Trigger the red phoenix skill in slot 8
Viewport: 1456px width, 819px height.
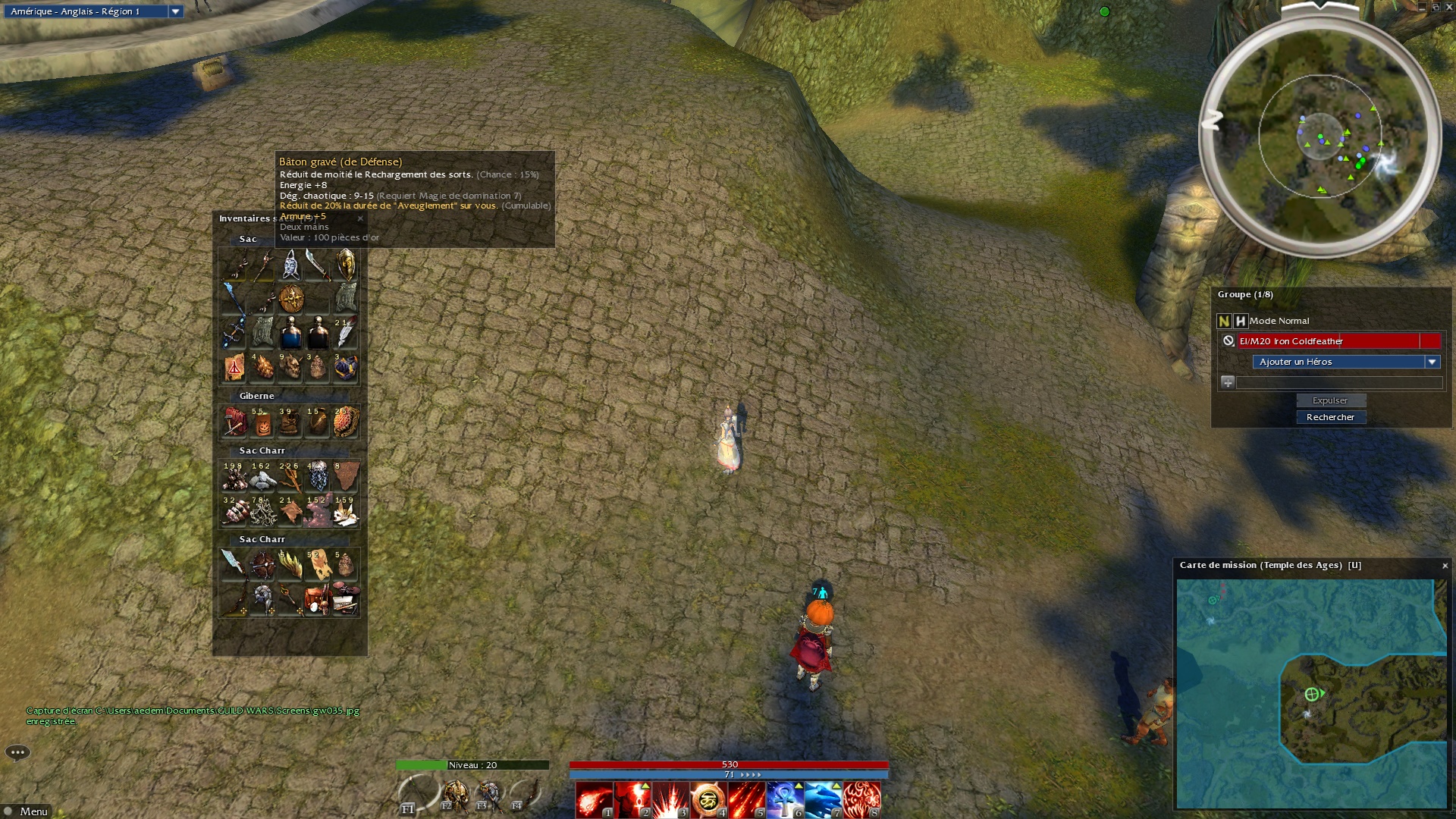(x=861, y=800)
